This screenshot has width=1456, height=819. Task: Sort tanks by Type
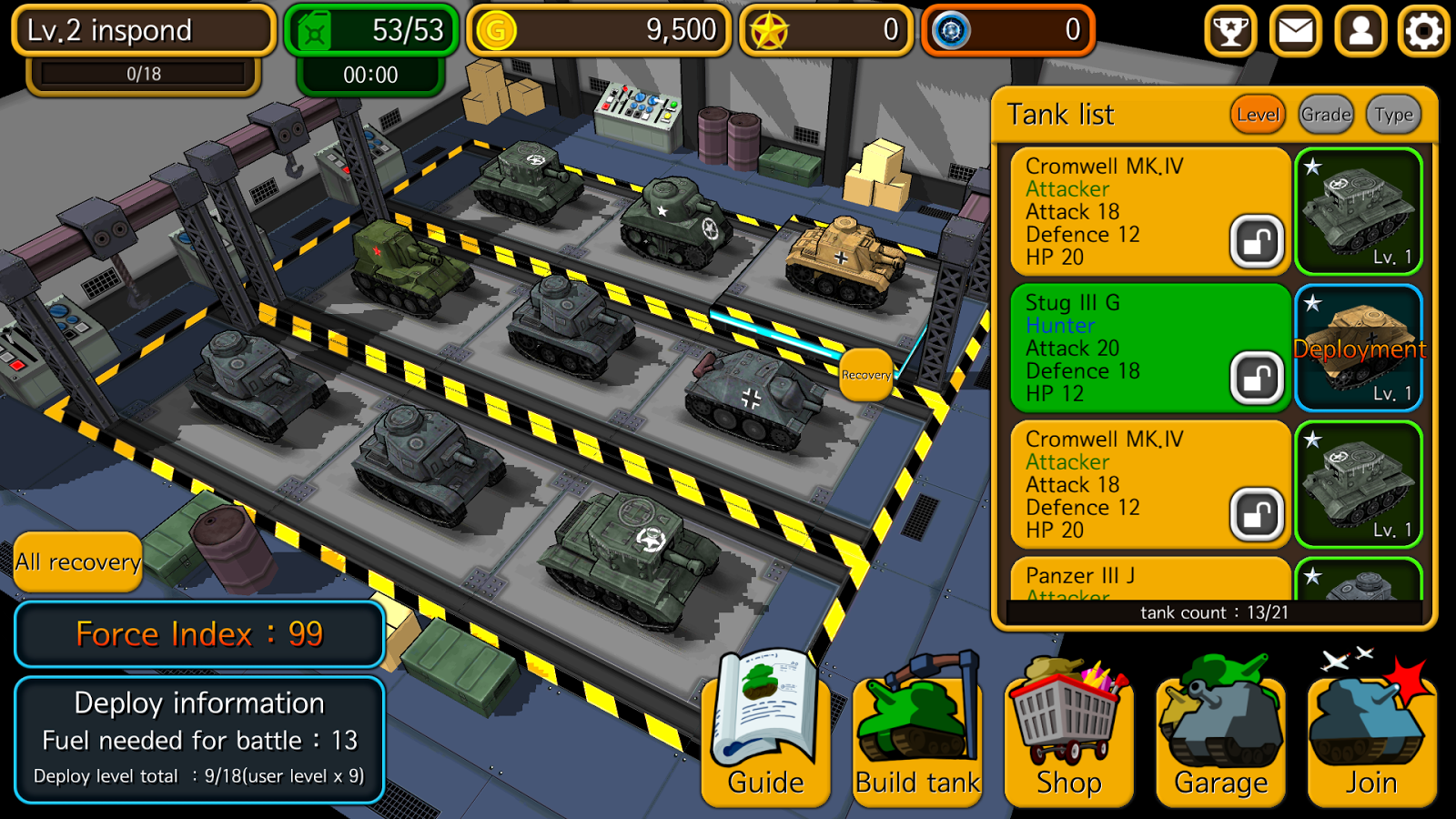click(1391, 115)
